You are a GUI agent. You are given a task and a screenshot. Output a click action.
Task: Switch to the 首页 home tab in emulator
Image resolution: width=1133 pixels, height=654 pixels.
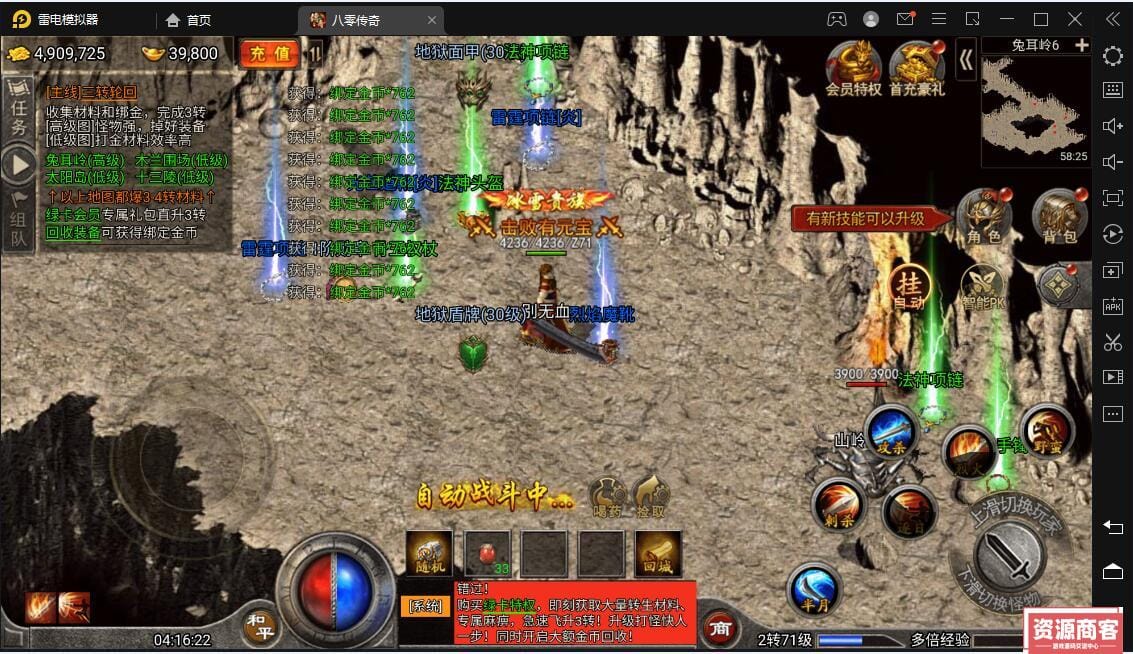(189, 20)
